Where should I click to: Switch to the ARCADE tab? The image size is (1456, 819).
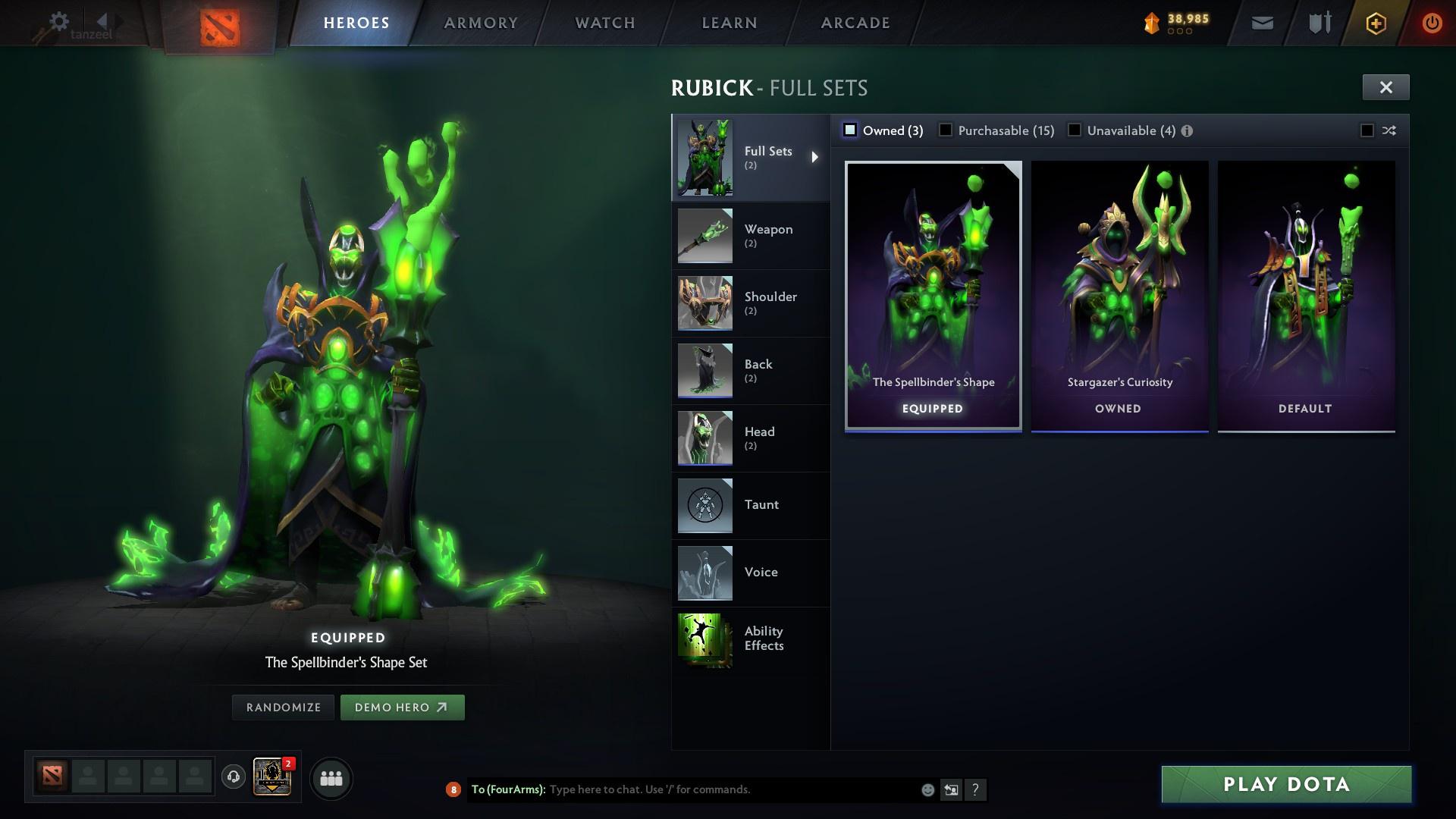click(x=855, y=23)
